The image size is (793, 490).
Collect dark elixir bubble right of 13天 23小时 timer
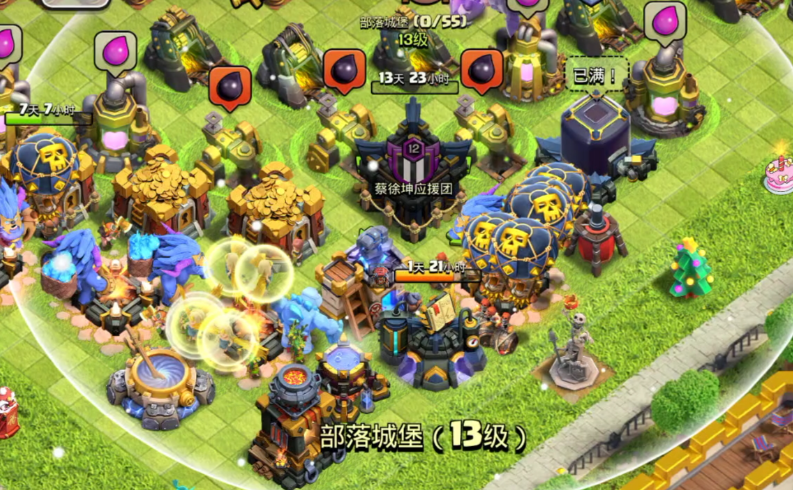483,71
